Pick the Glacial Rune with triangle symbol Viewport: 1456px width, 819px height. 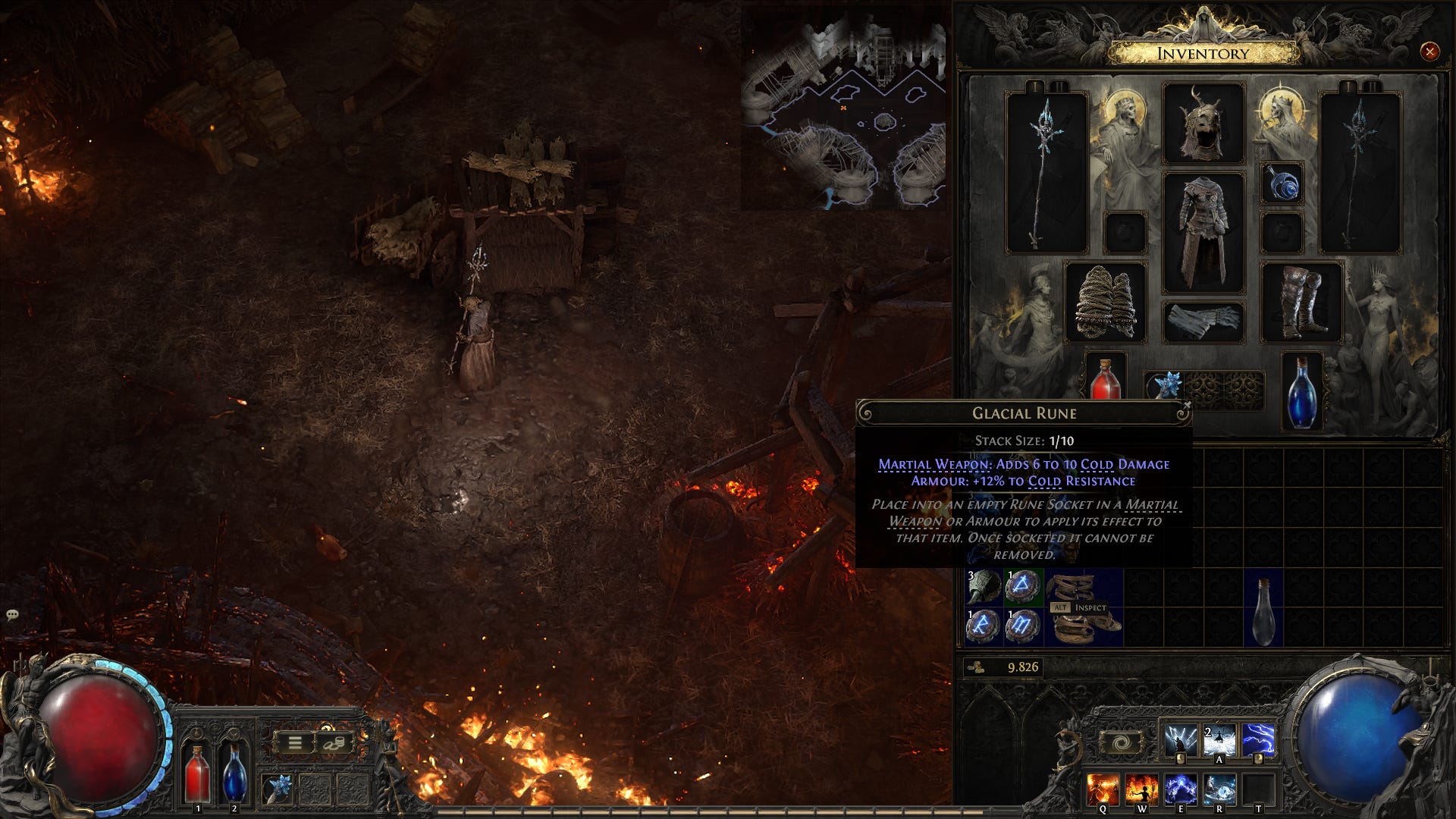tap(1023, 587)
